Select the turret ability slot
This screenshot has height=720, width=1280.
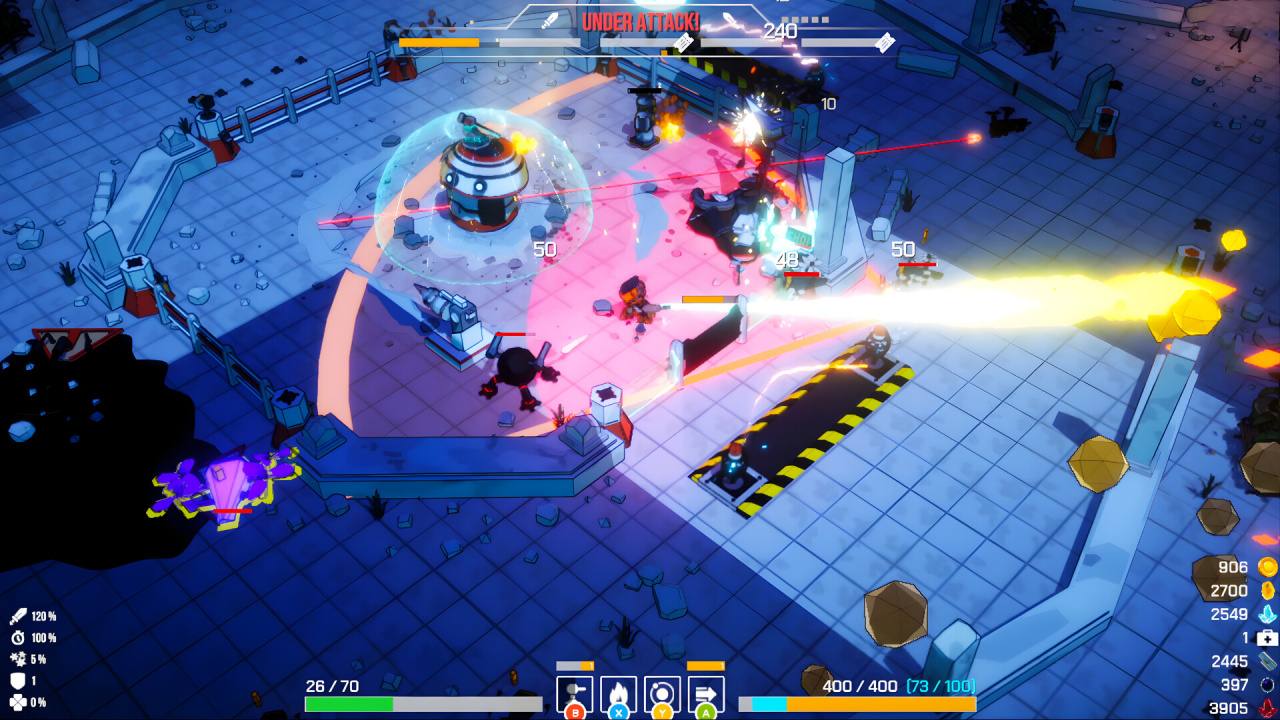(574, 693)
